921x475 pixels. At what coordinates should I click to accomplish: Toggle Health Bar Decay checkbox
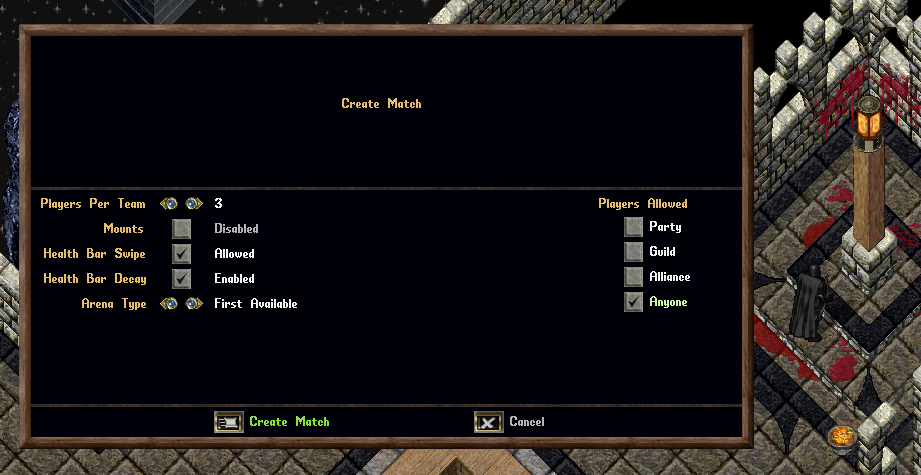point(181,279)
